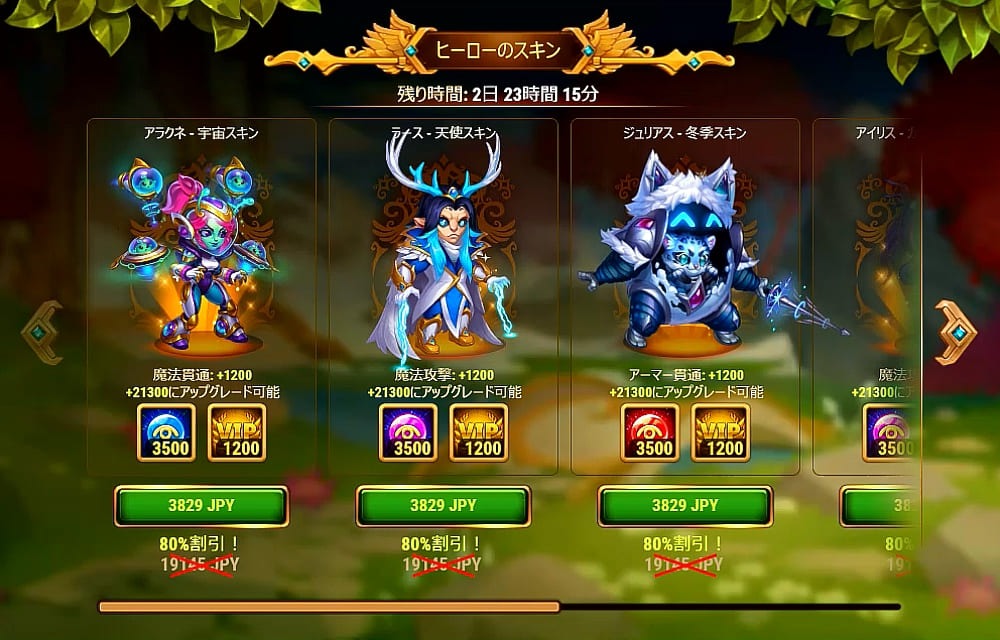
Task: Buy the ジュリアス 冬季スキン for 3829 JPY
Action: coord(685,506)
